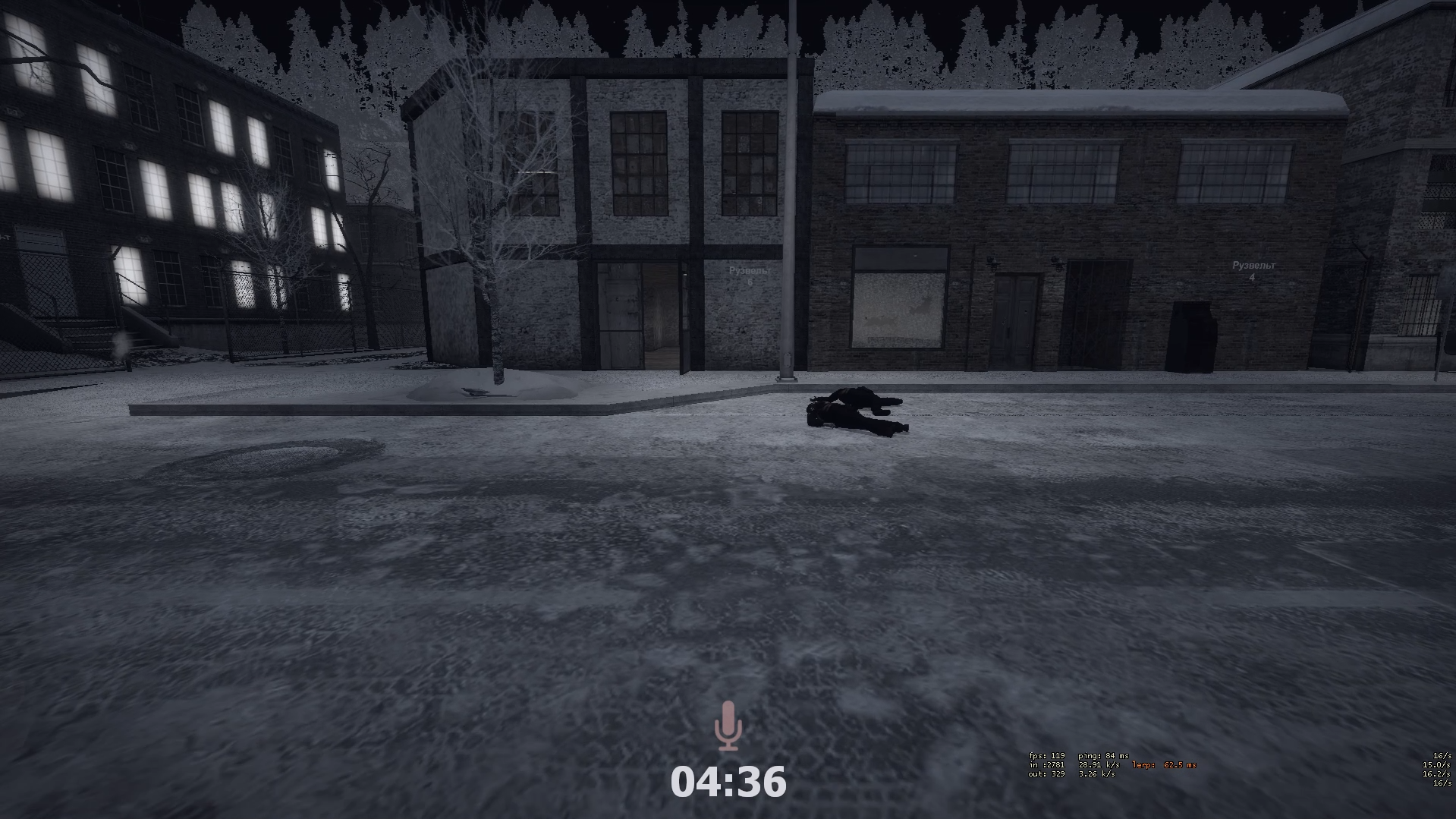Click the orange lerp: 62.5 ms indicator
This screenshot has width=1456, height=819.
tap(1163, 765)
